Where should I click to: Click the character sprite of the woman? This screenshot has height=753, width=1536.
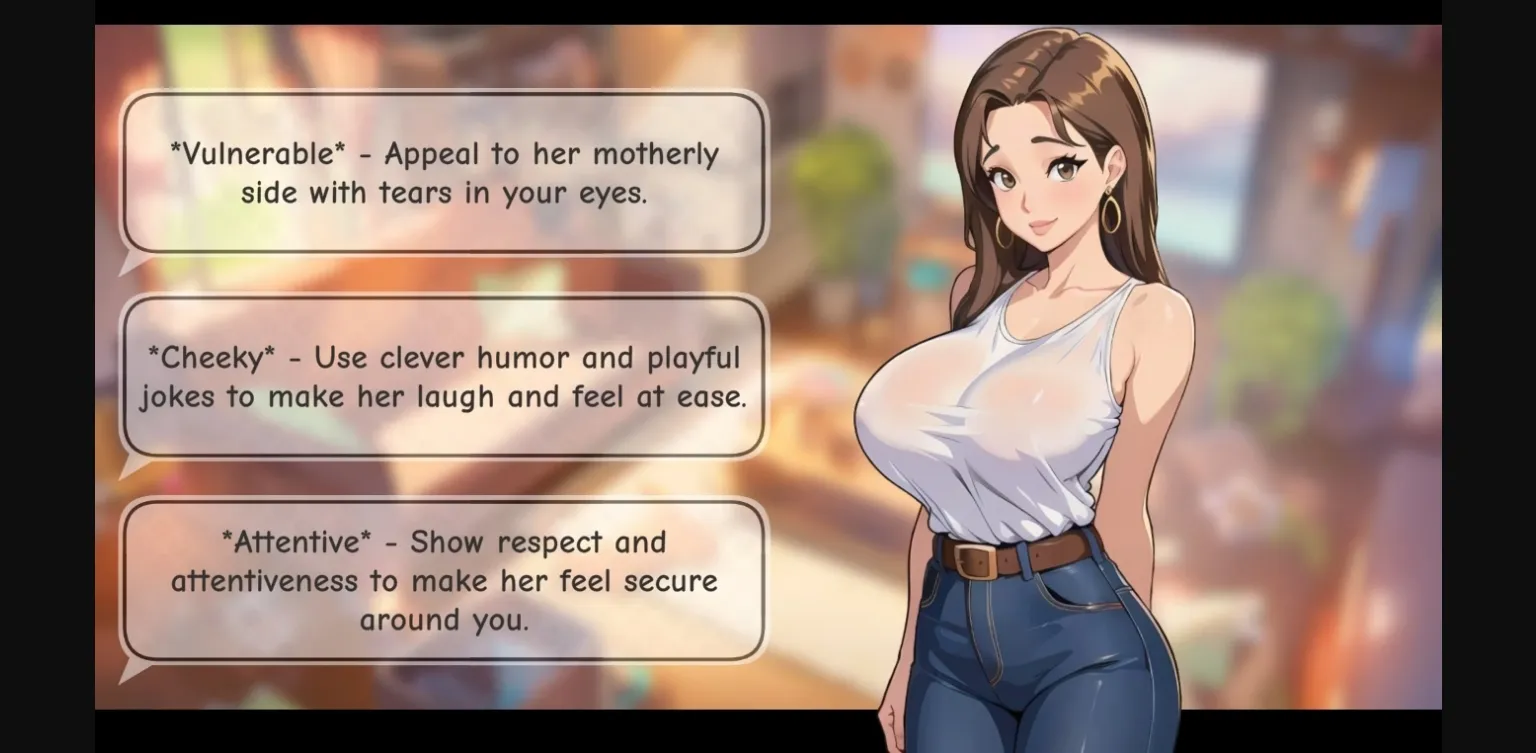pyautogui.click(x=1030, y=400)
